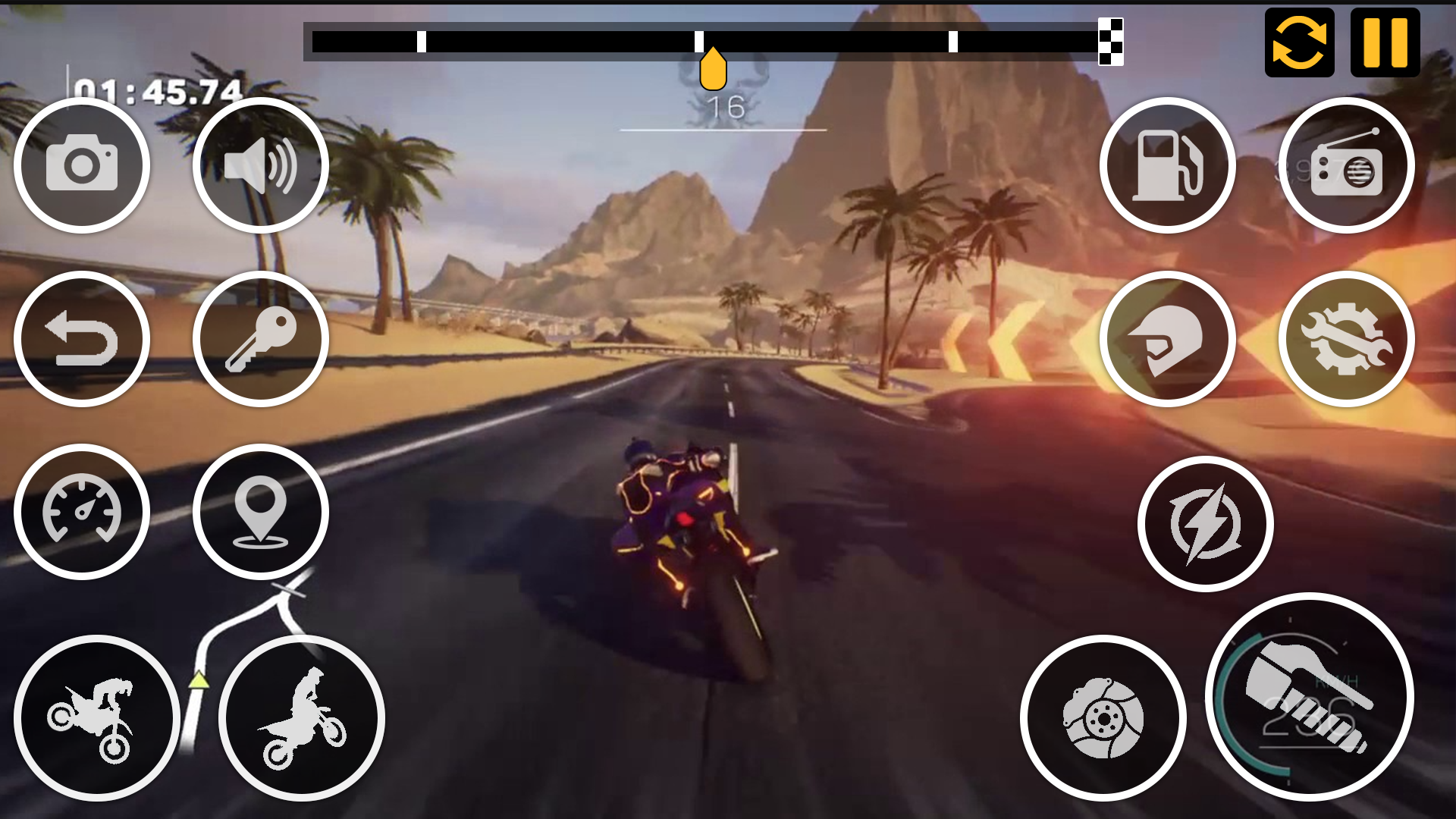
Task: Mute game audio with the speaker icon
Action: pyautogui.click(x=262, y=165)
